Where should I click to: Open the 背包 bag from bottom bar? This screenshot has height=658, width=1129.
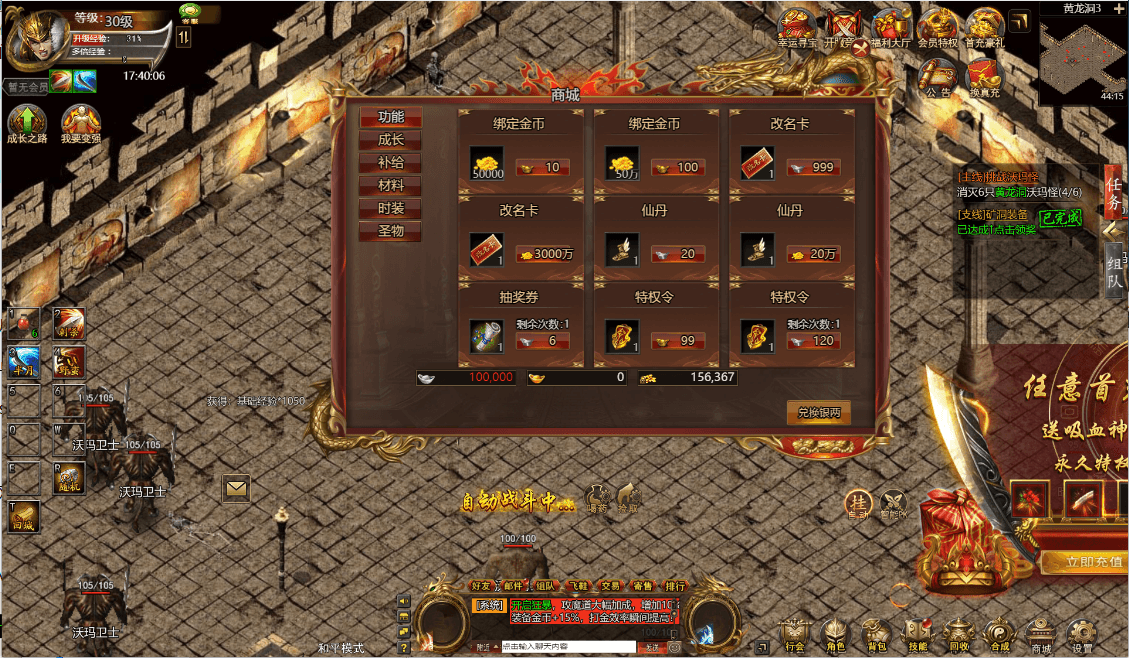pos(877,634)
